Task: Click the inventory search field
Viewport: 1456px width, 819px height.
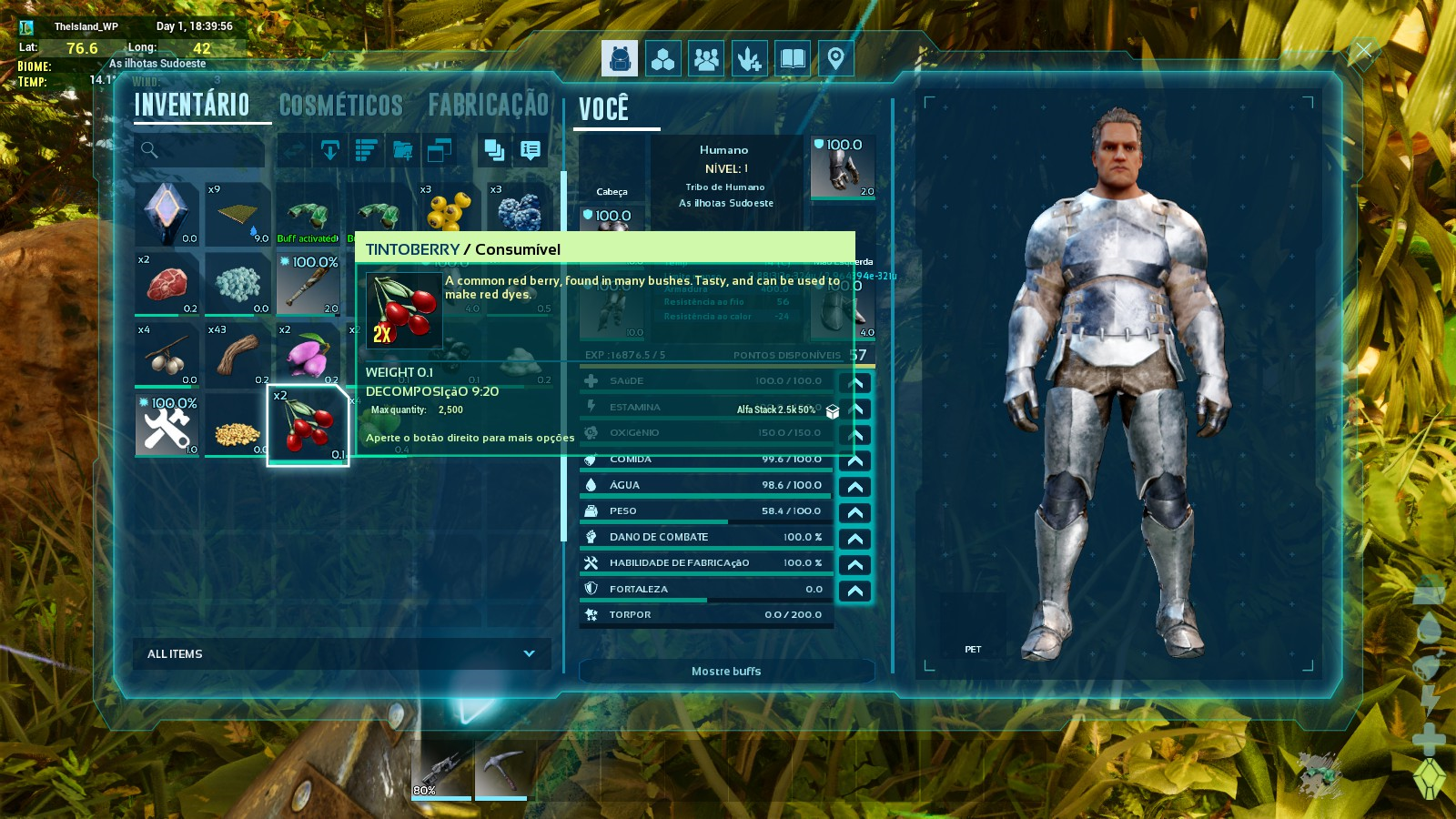Action: pos(200,150)
